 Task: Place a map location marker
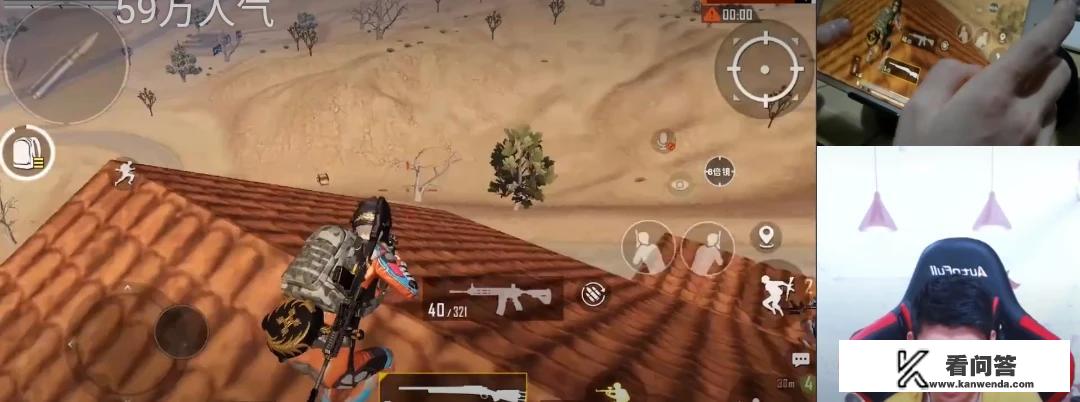[767, 236]
